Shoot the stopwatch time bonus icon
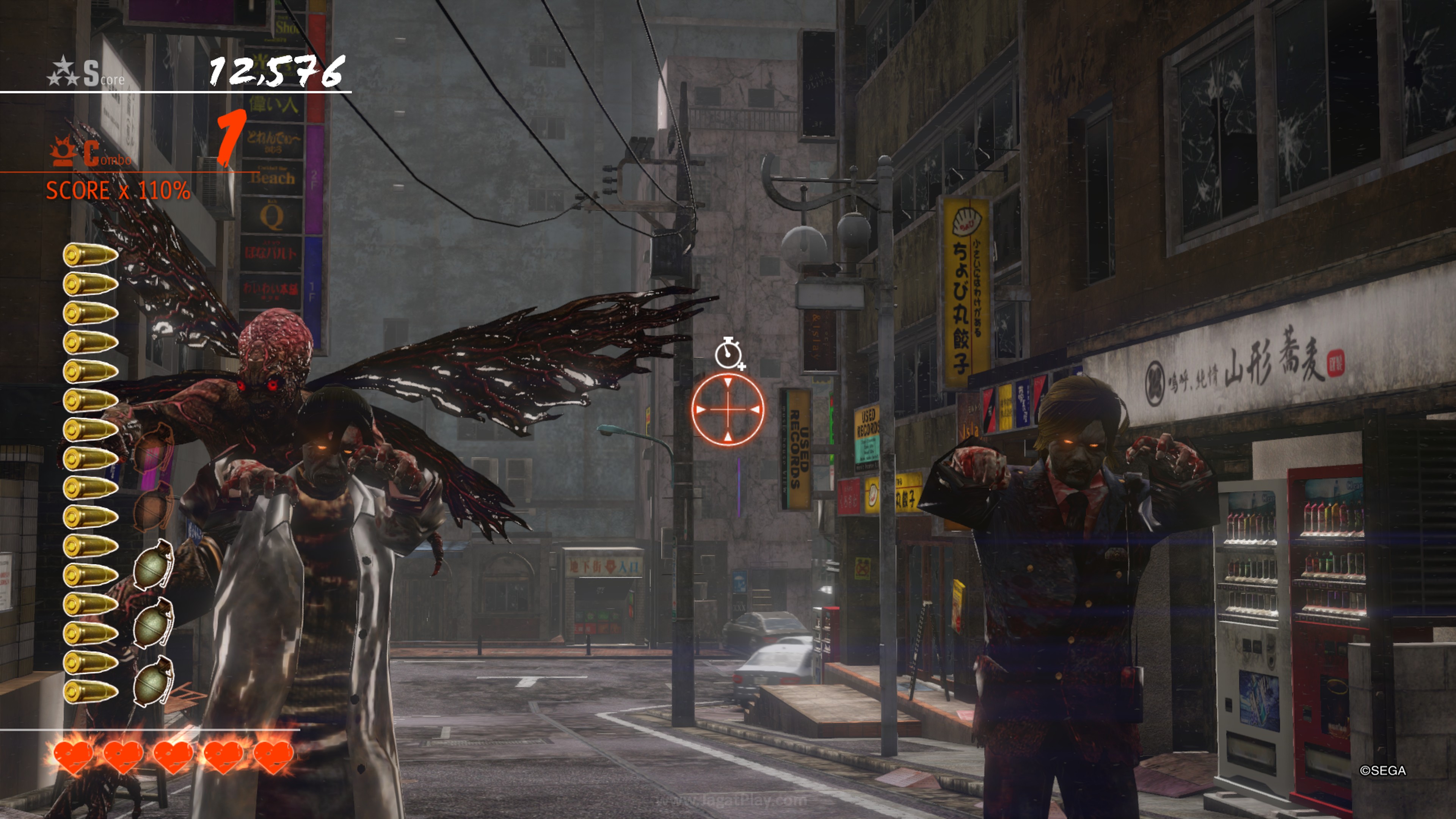This screenshot has height=819, width=1456. 728,353
